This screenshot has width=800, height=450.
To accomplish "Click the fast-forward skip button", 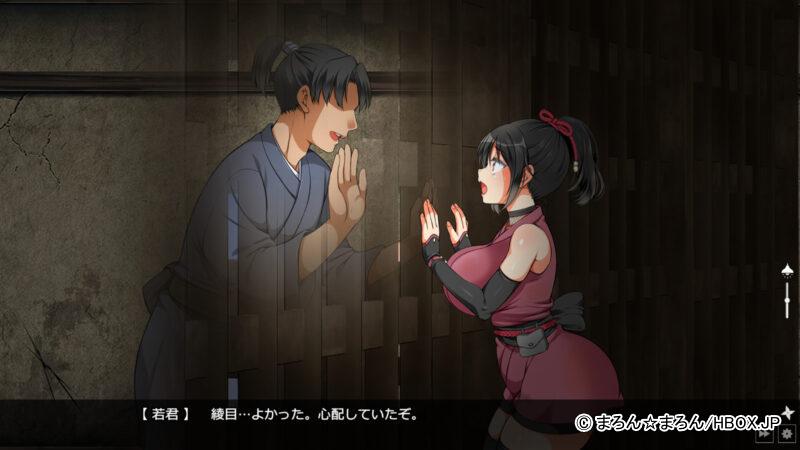I will 766,434.
